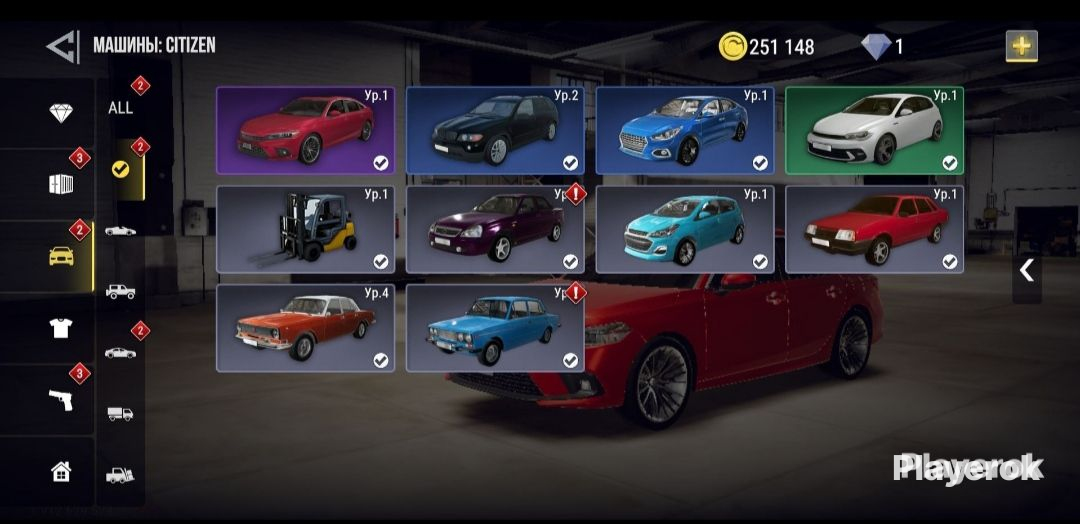Select the white hatchback on green card
The width and height of the screenshot is (1080, 524).
click(x=874, y=130)
